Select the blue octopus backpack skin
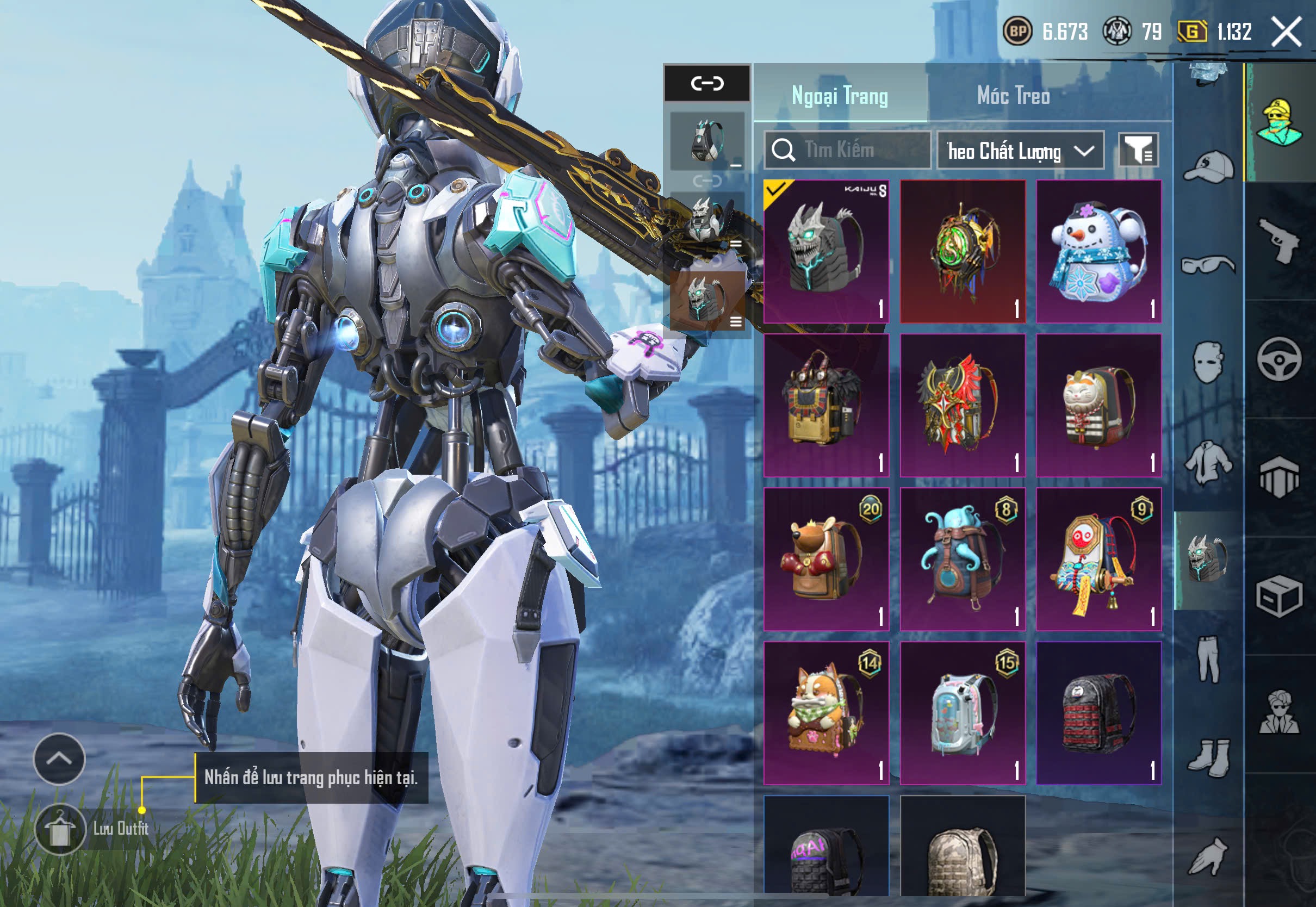This screenshot has width=1316, height=907. tap(962, 559)
